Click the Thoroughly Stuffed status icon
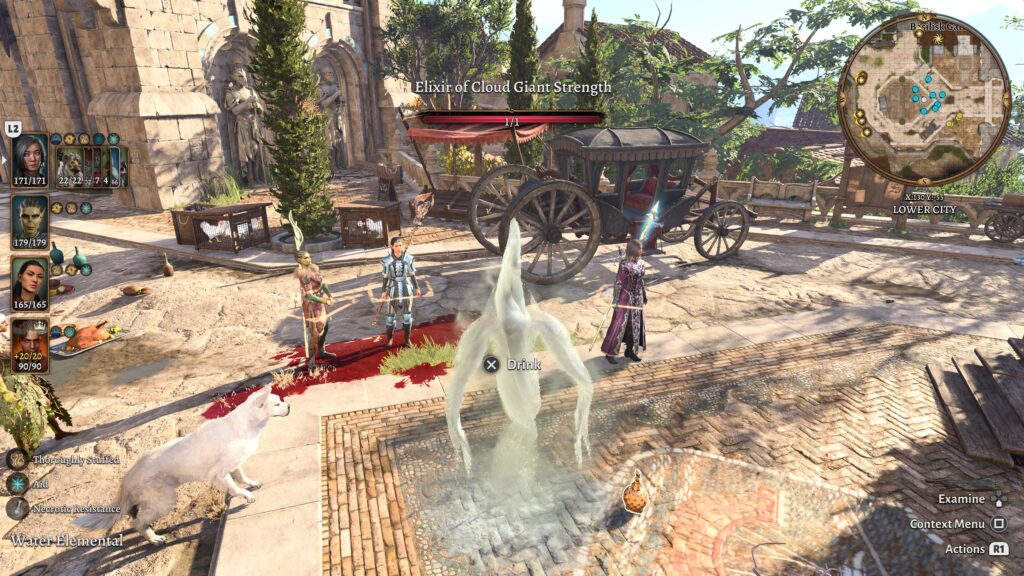Image resolution: width=1024 pixels, height=576 pixels. tap(17, 459)
